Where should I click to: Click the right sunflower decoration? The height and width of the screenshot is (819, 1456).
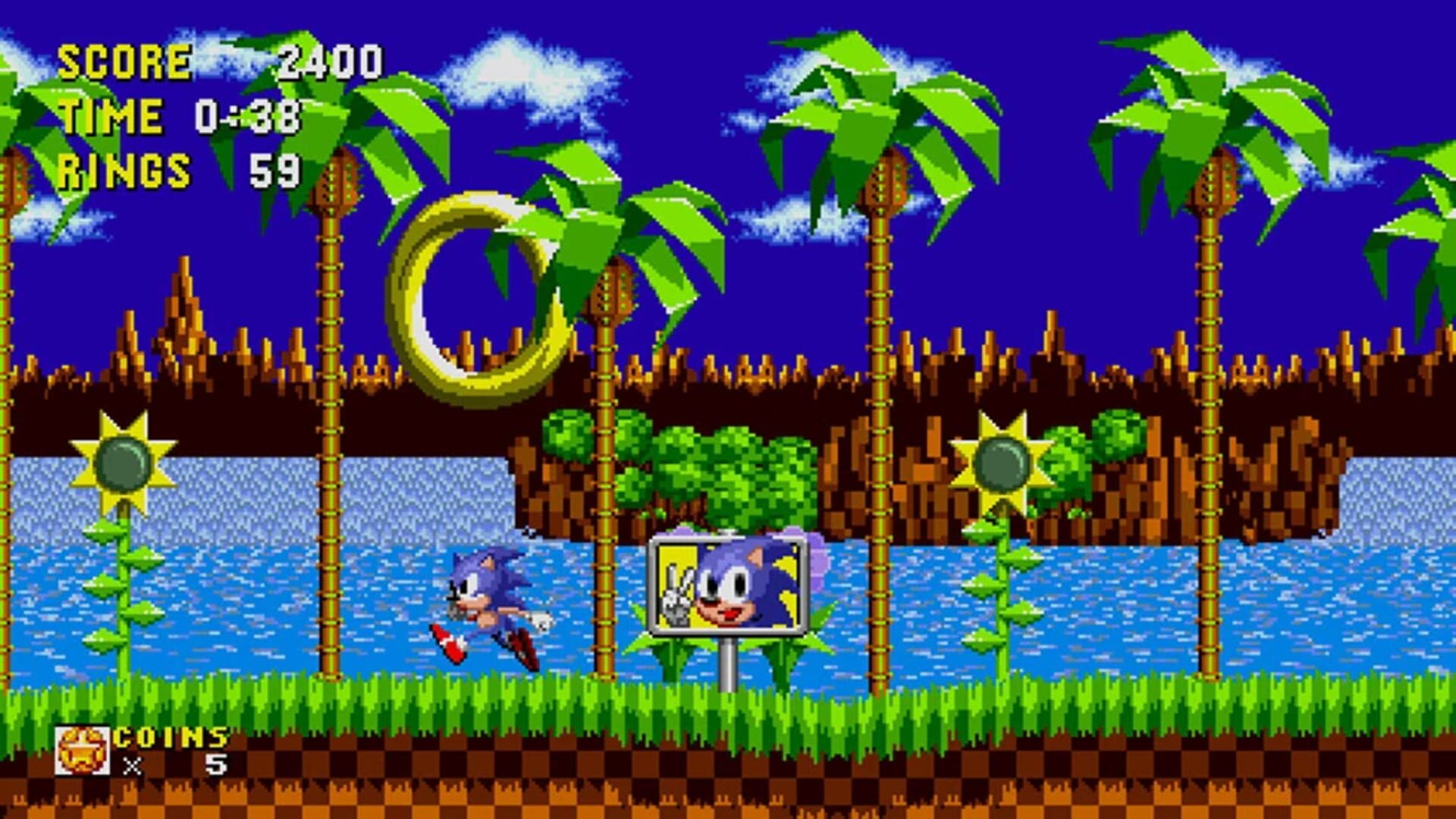[1001, 463]
